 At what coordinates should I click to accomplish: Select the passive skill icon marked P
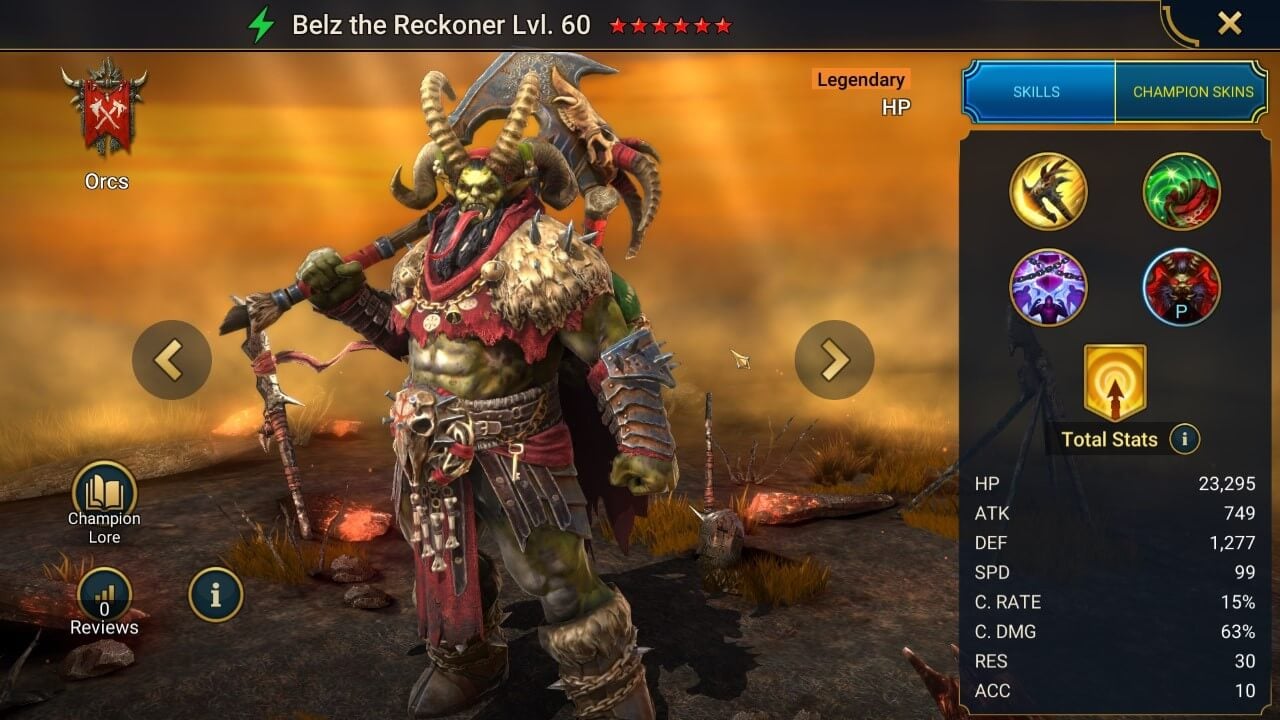(x=1181, y=287)
